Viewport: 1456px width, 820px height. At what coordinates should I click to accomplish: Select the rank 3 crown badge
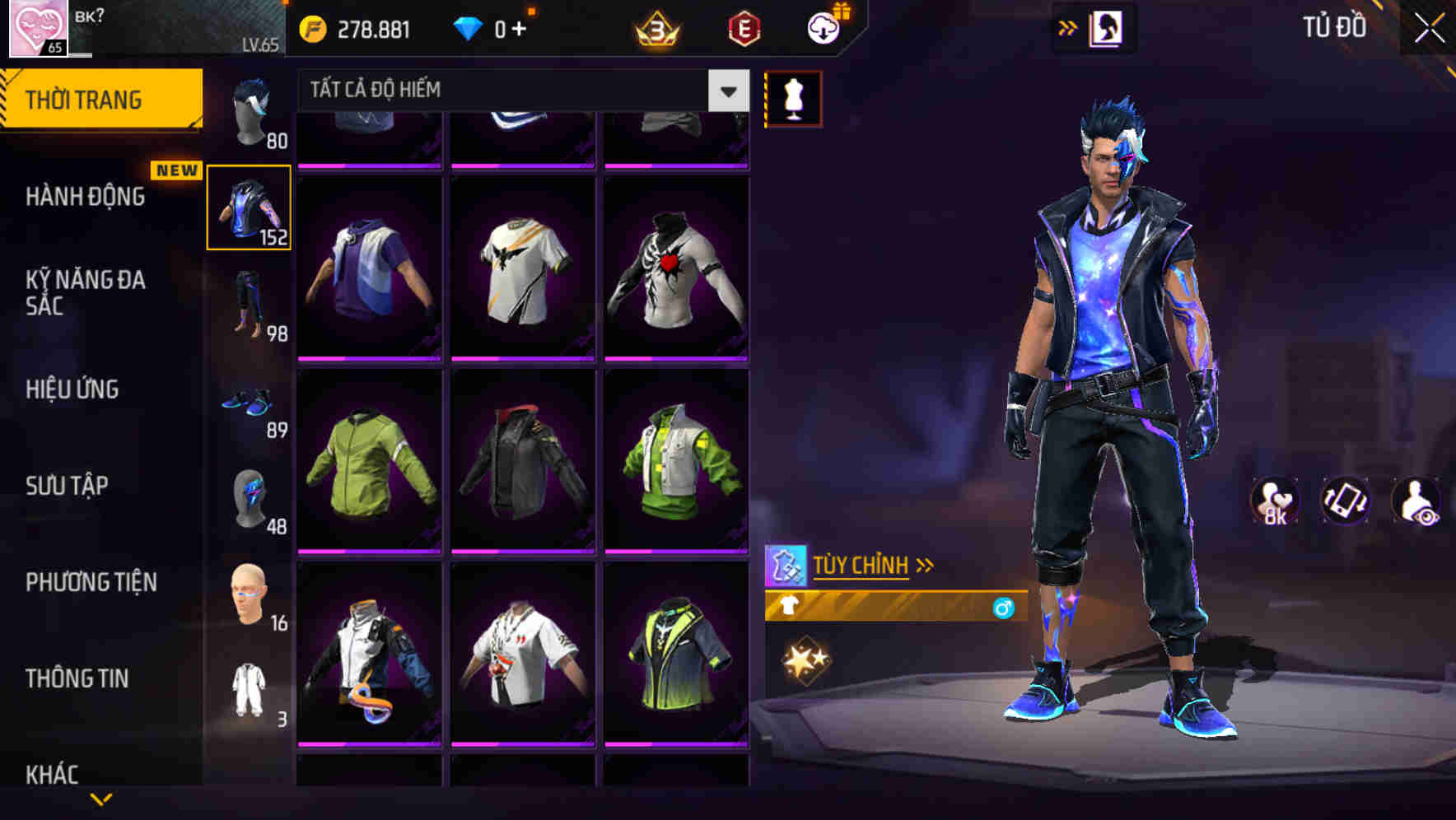(x=655, y=26)
